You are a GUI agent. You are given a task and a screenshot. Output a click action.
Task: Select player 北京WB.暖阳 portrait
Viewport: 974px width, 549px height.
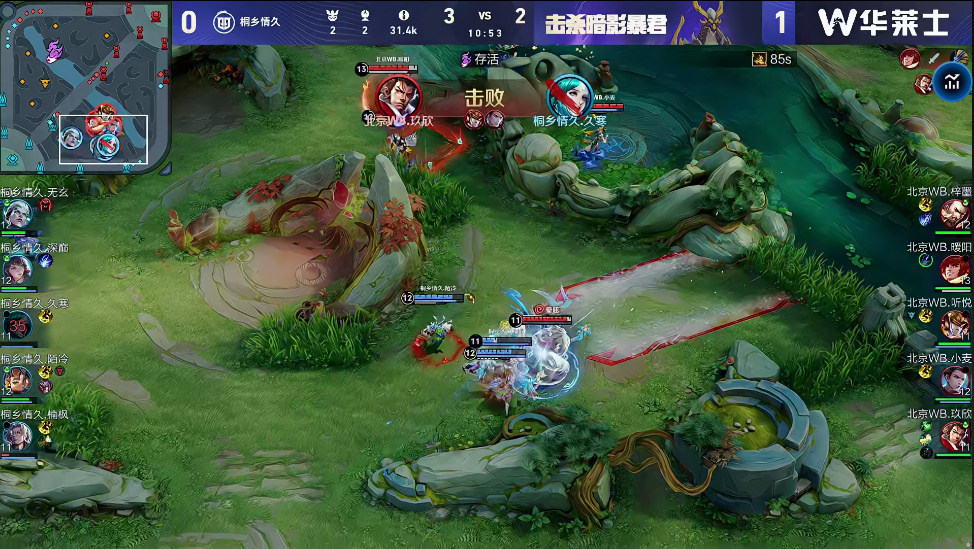click(x=954, y=268)
